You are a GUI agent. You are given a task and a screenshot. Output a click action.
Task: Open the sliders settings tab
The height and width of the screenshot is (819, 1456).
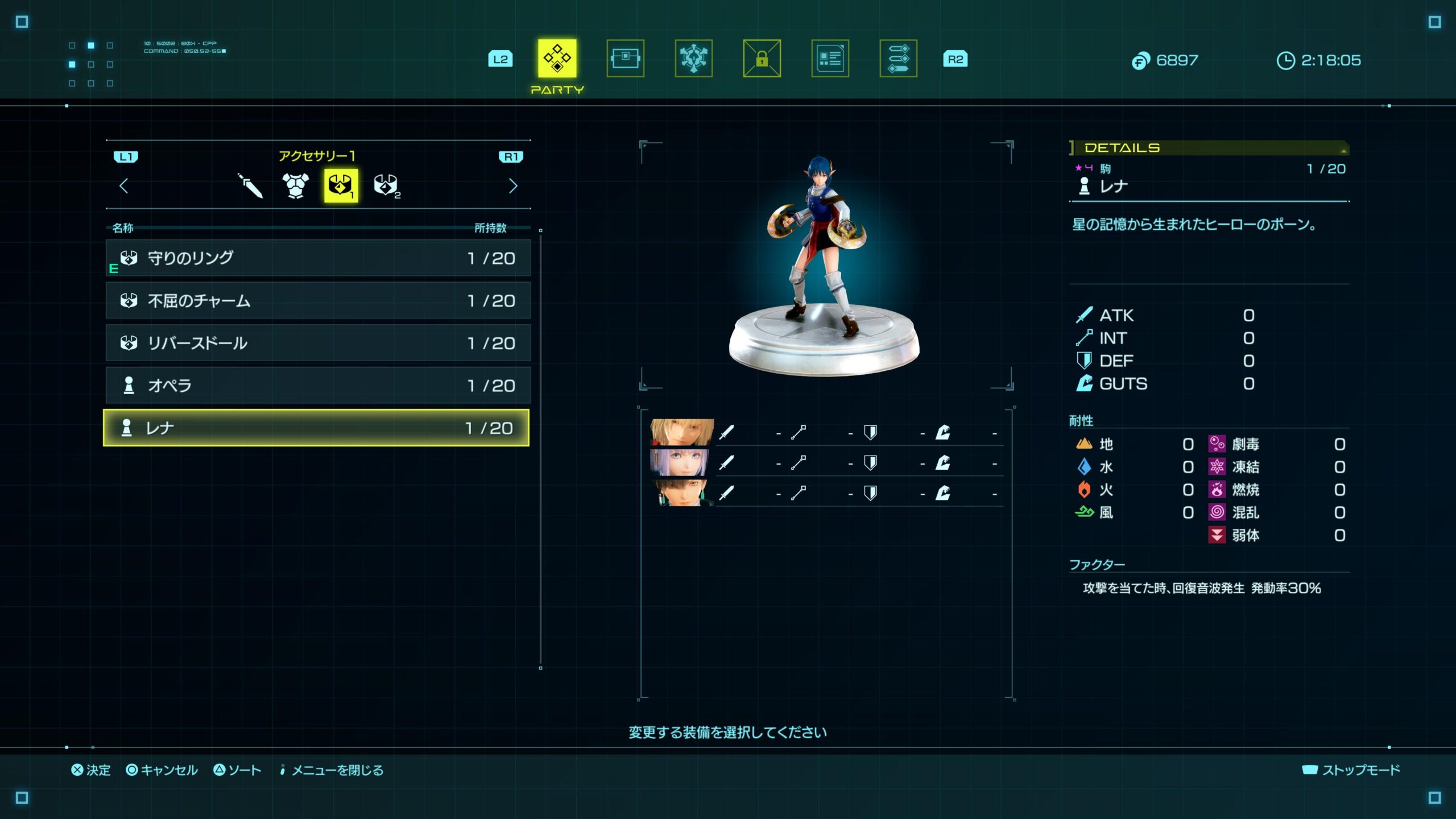click(x=898, y=58)
